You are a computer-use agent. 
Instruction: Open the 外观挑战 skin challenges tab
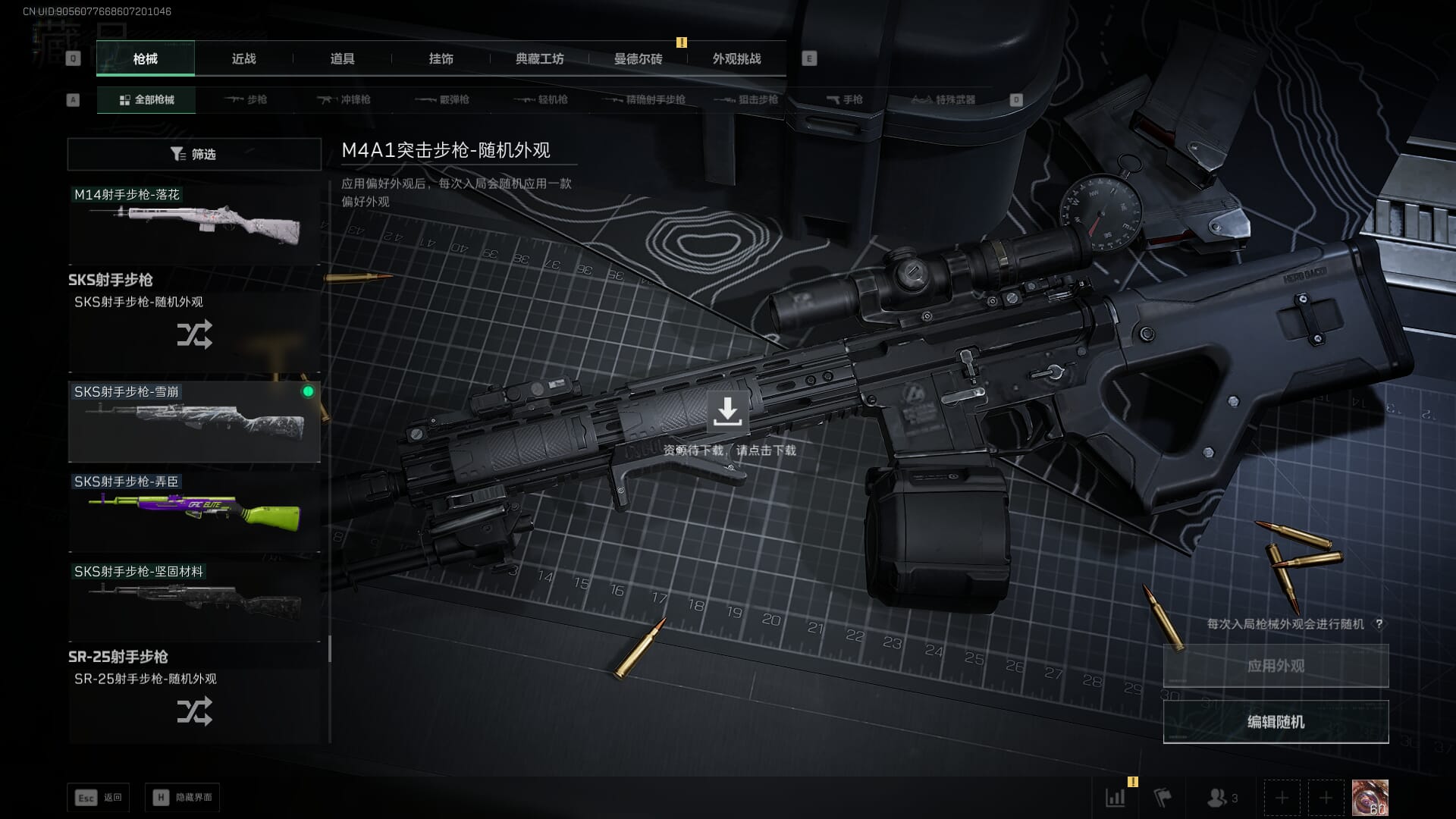click(x=736, y=59)
